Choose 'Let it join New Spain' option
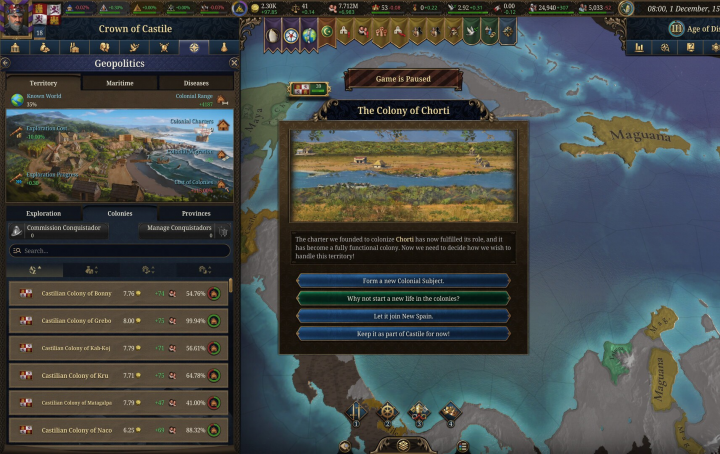 coord(403,316)
